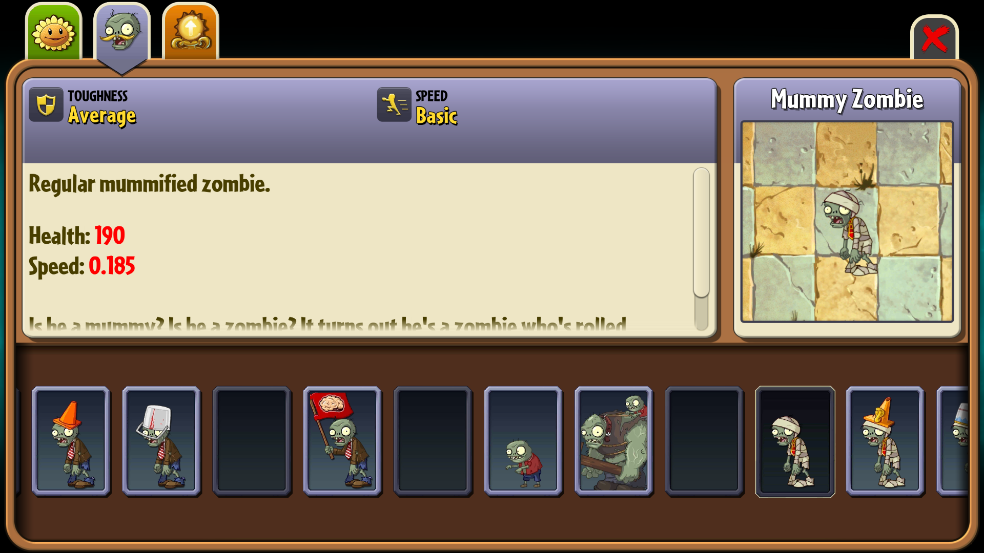Switch to the sunflower plants tab

[x=53, y=33]
